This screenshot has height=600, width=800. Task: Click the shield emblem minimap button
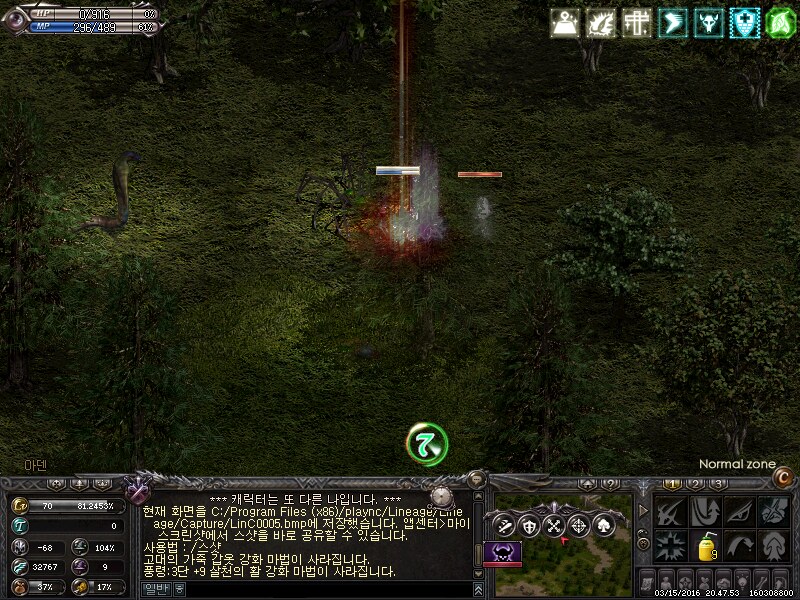(528, 526)
